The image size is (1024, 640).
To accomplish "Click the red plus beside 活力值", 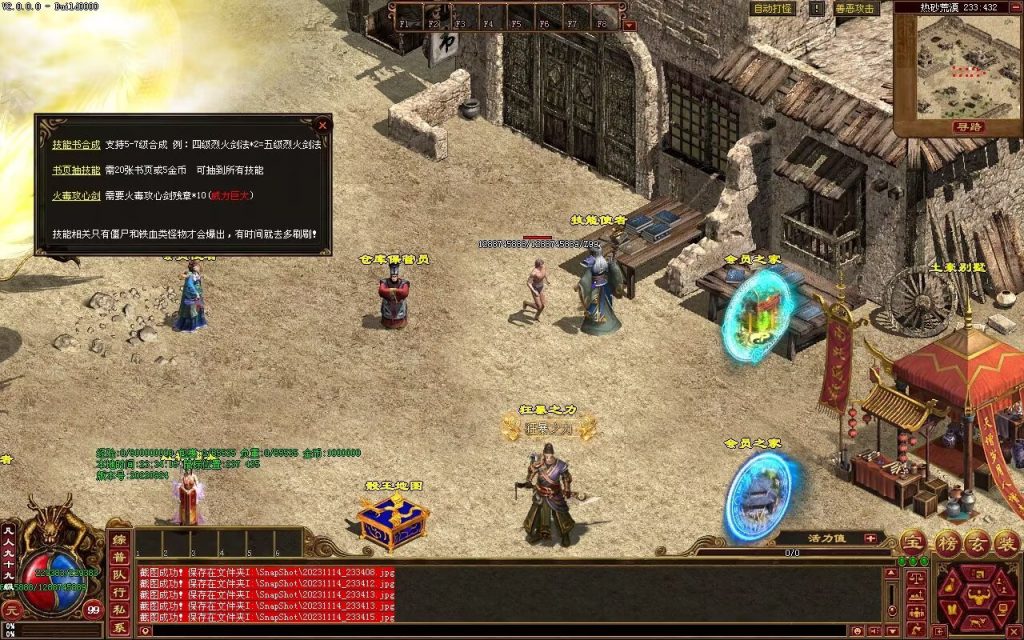I will [870, 538].
